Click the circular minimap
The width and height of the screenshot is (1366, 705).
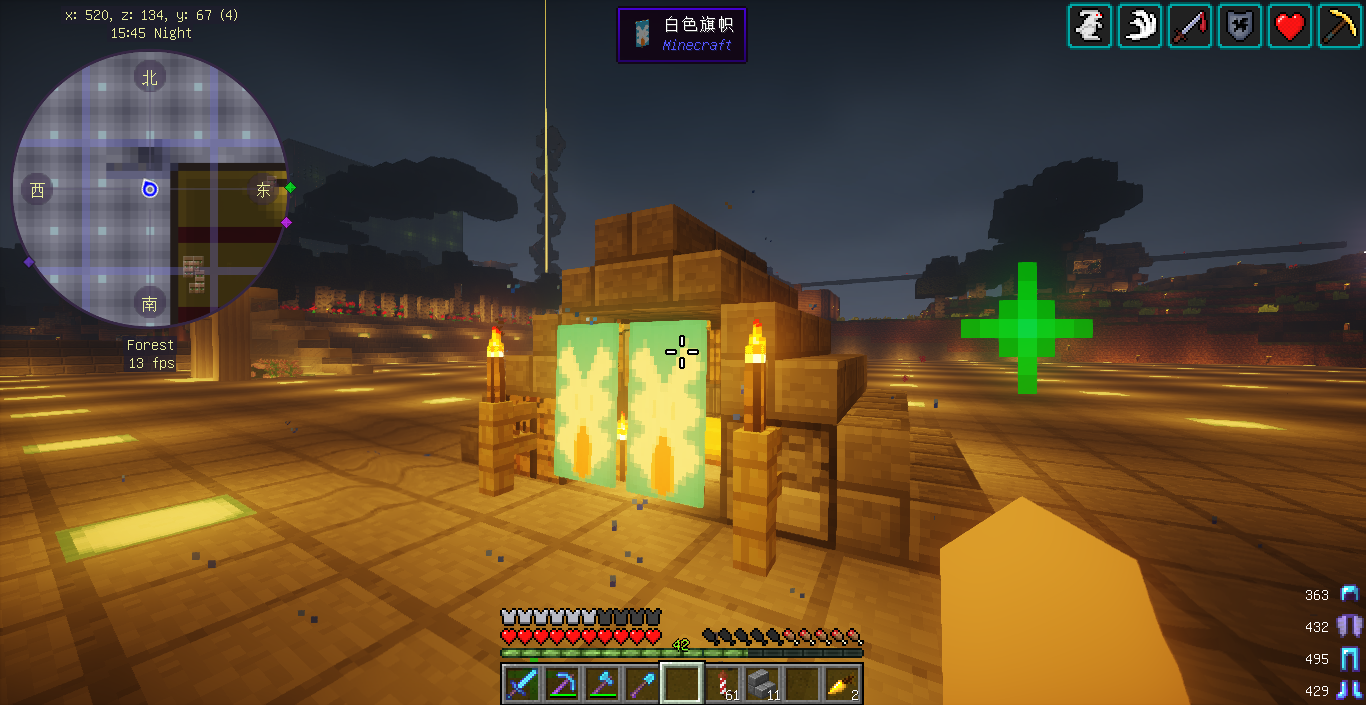(150, 189)
